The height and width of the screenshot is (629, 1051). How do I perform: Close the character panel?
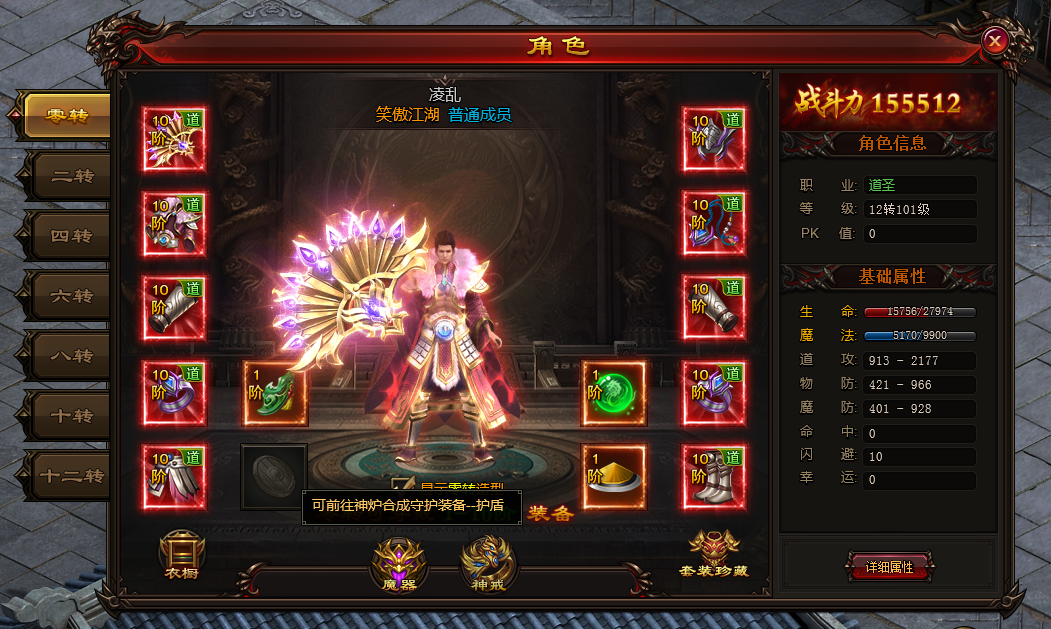994,40
